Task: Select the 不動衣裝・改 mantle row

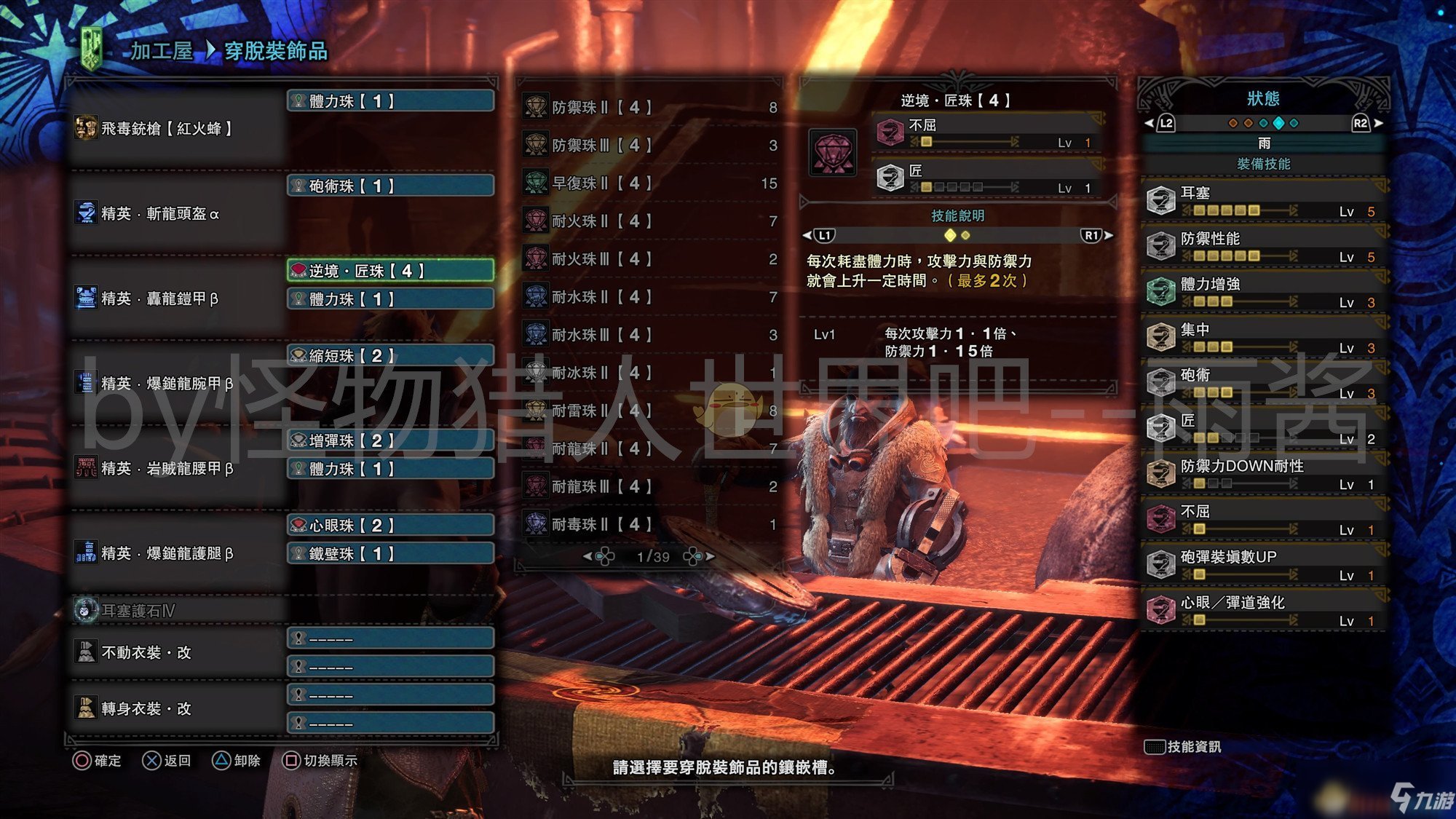Action: pyautogui.click(x=175, y=652)
